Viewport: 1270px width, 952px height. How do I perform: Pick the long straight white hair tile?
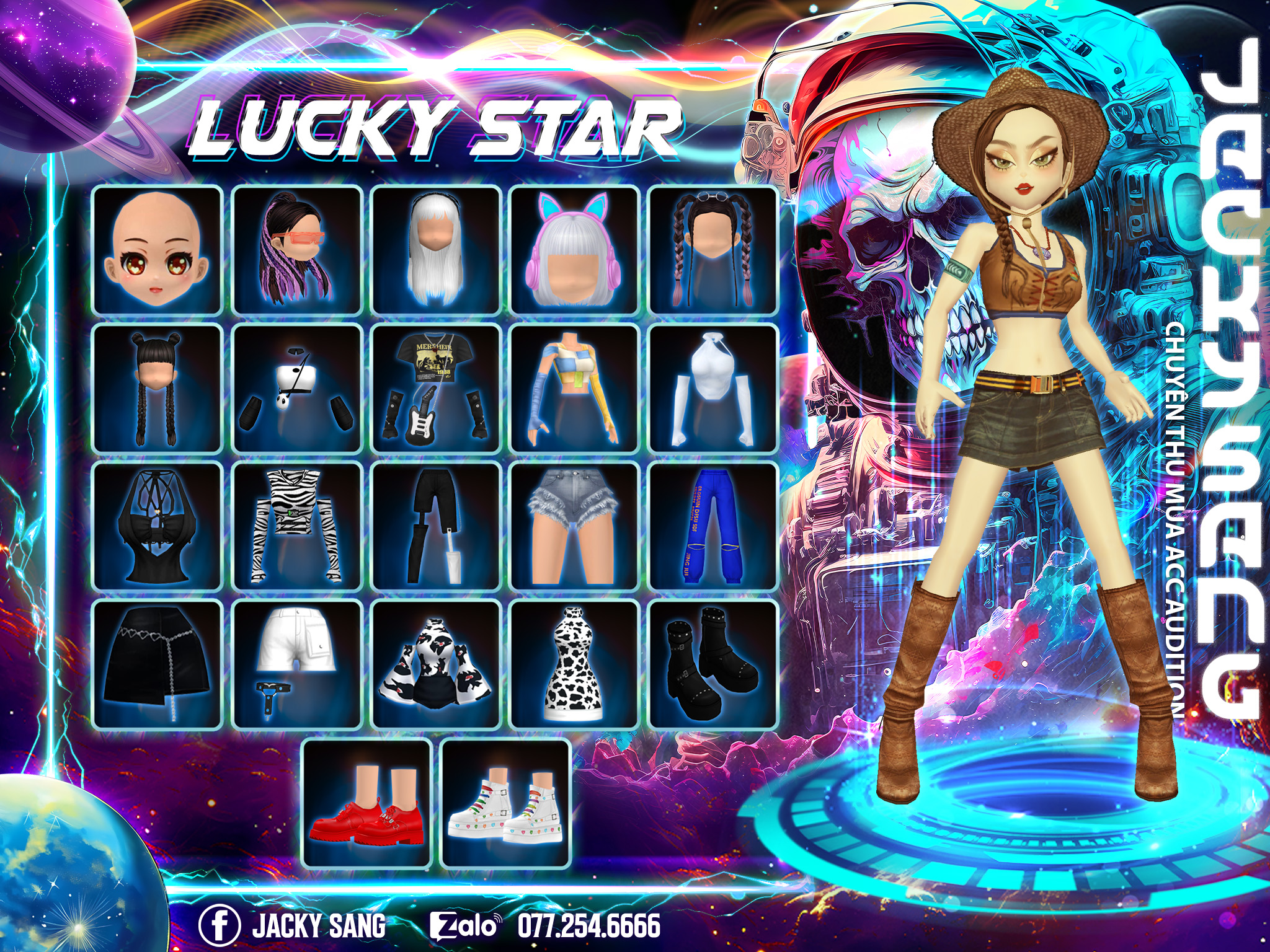(435, 250)
